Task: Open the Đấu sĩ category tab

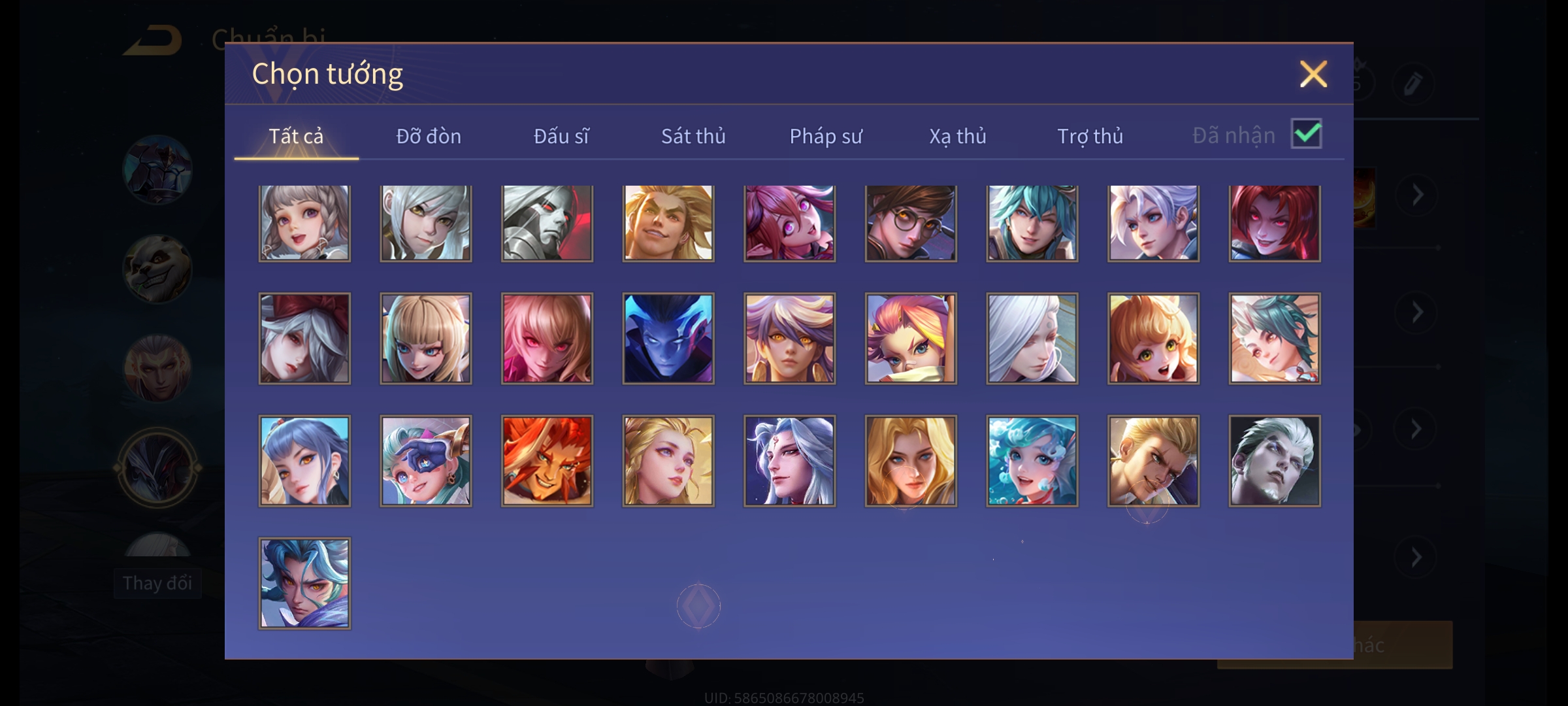Action: [x=561, y=136]
